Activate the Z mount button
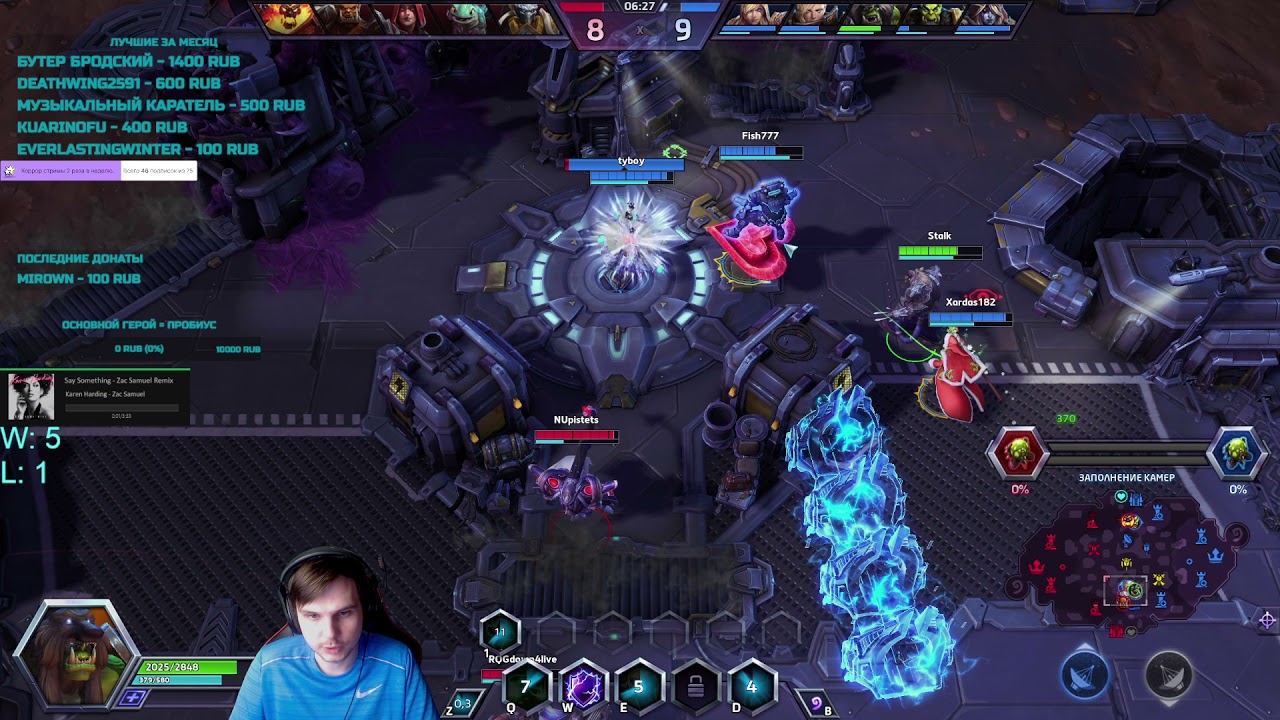Image resolution: width=1280 pixels, height=720 pixels. (x=461, y=704)
